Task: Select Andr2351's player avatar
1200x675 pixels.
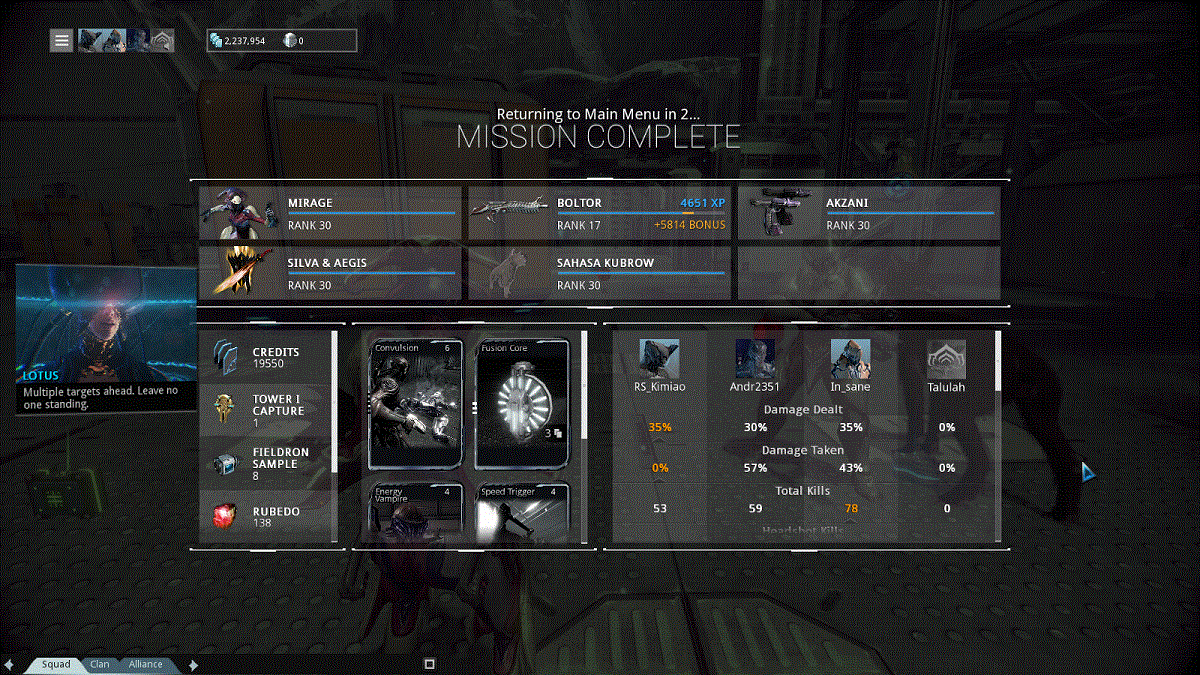Action: (x=755, y=359)
